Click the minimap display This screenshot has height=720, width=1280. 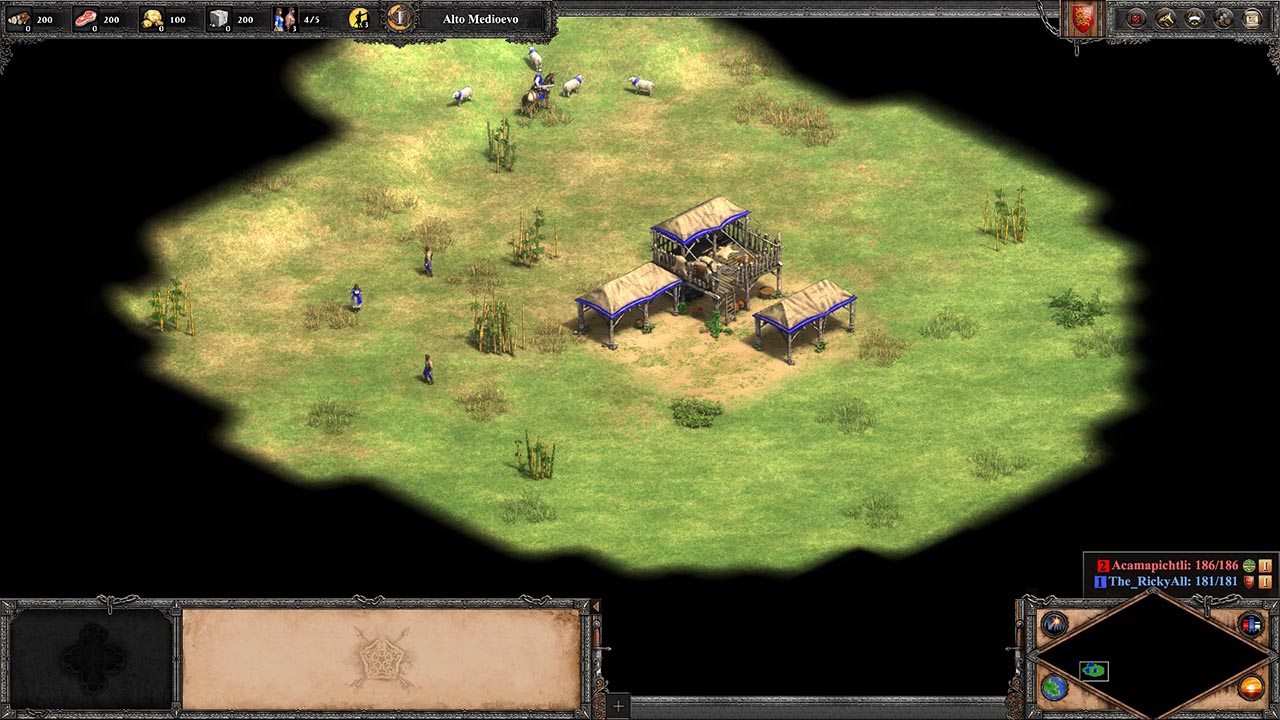[x=1152, y=657]
